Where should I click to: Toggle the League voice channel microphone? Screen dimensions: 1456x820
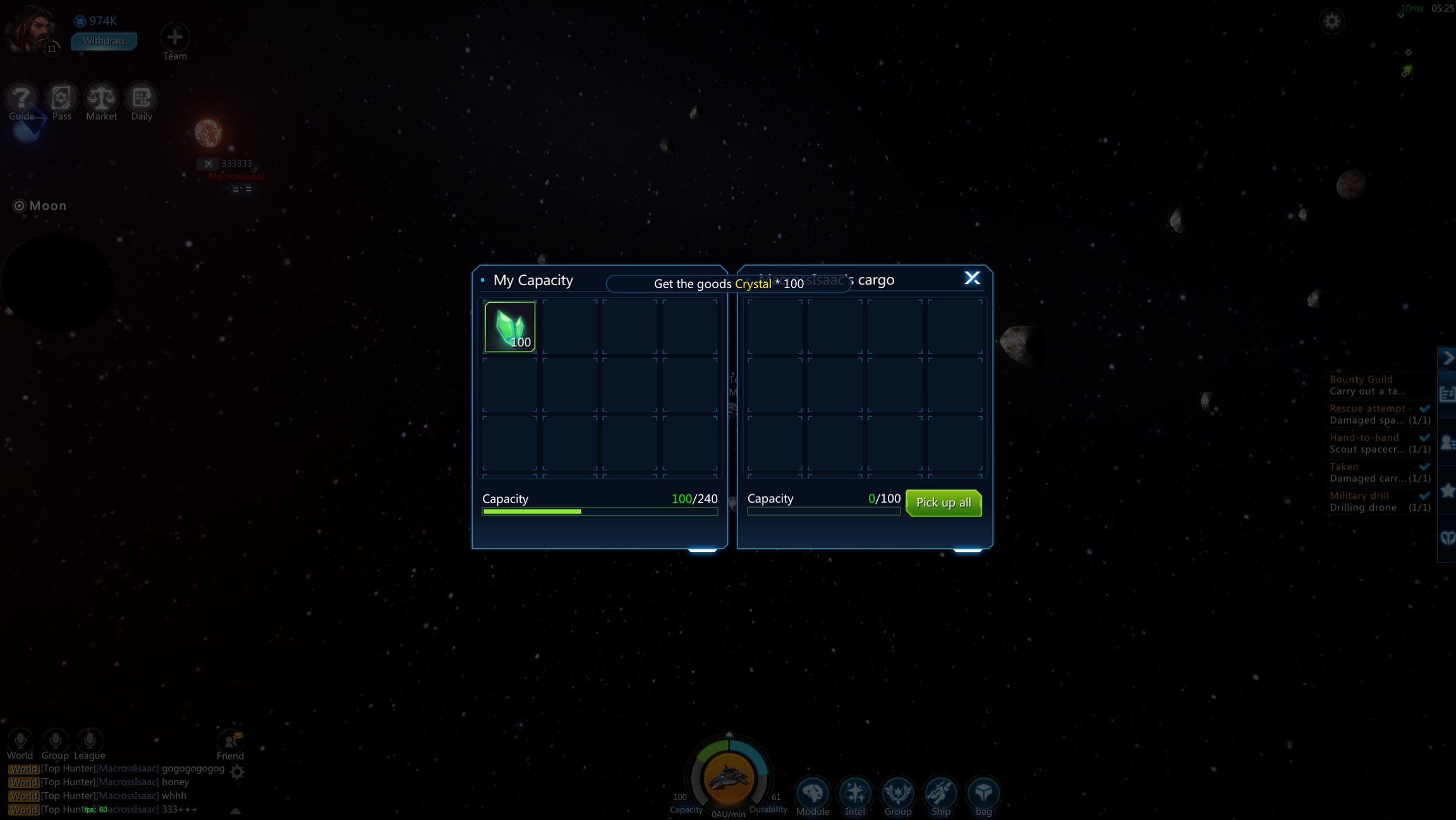(90, 740)
